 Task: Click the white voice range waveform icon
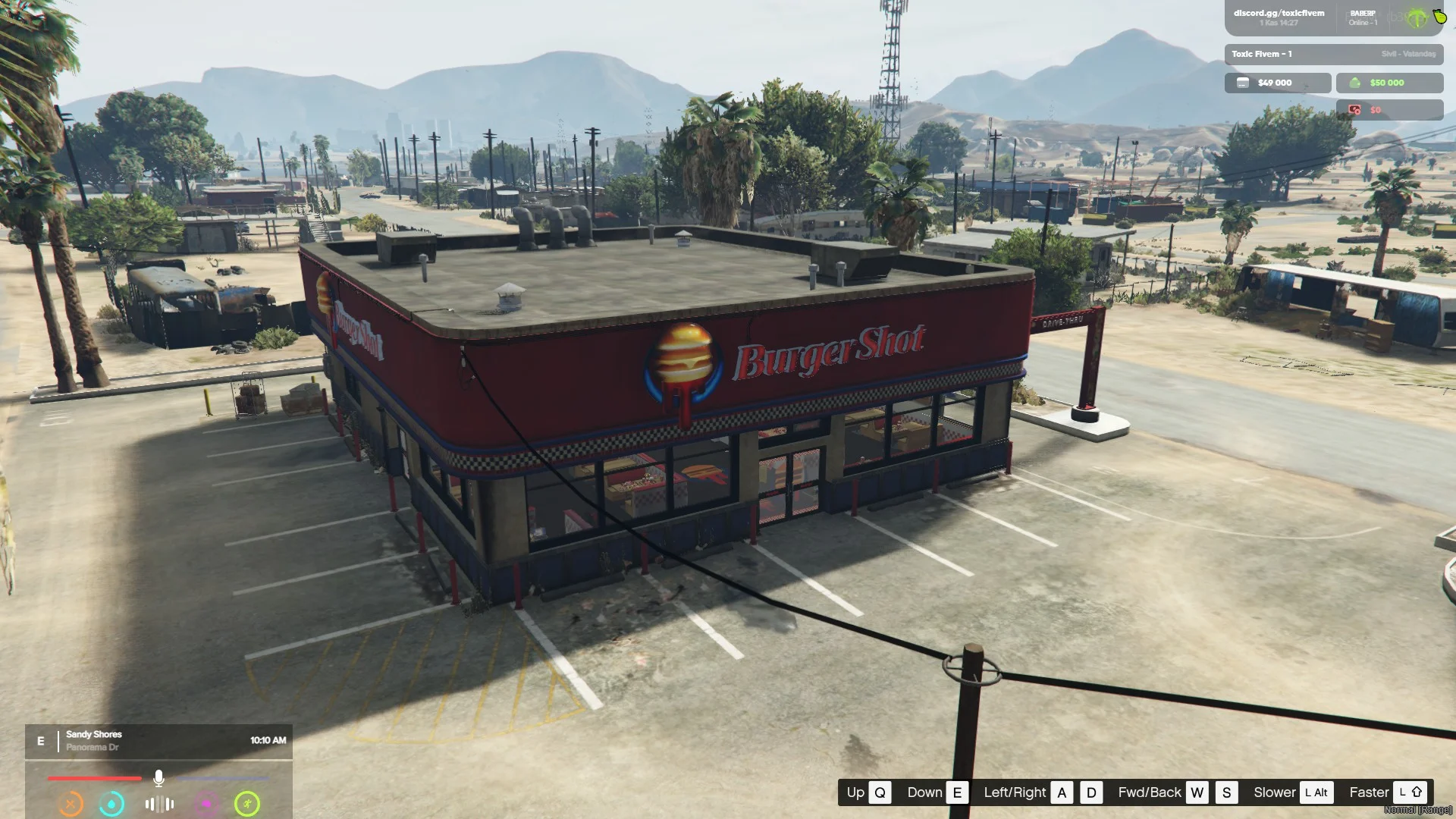click(159, 804)
